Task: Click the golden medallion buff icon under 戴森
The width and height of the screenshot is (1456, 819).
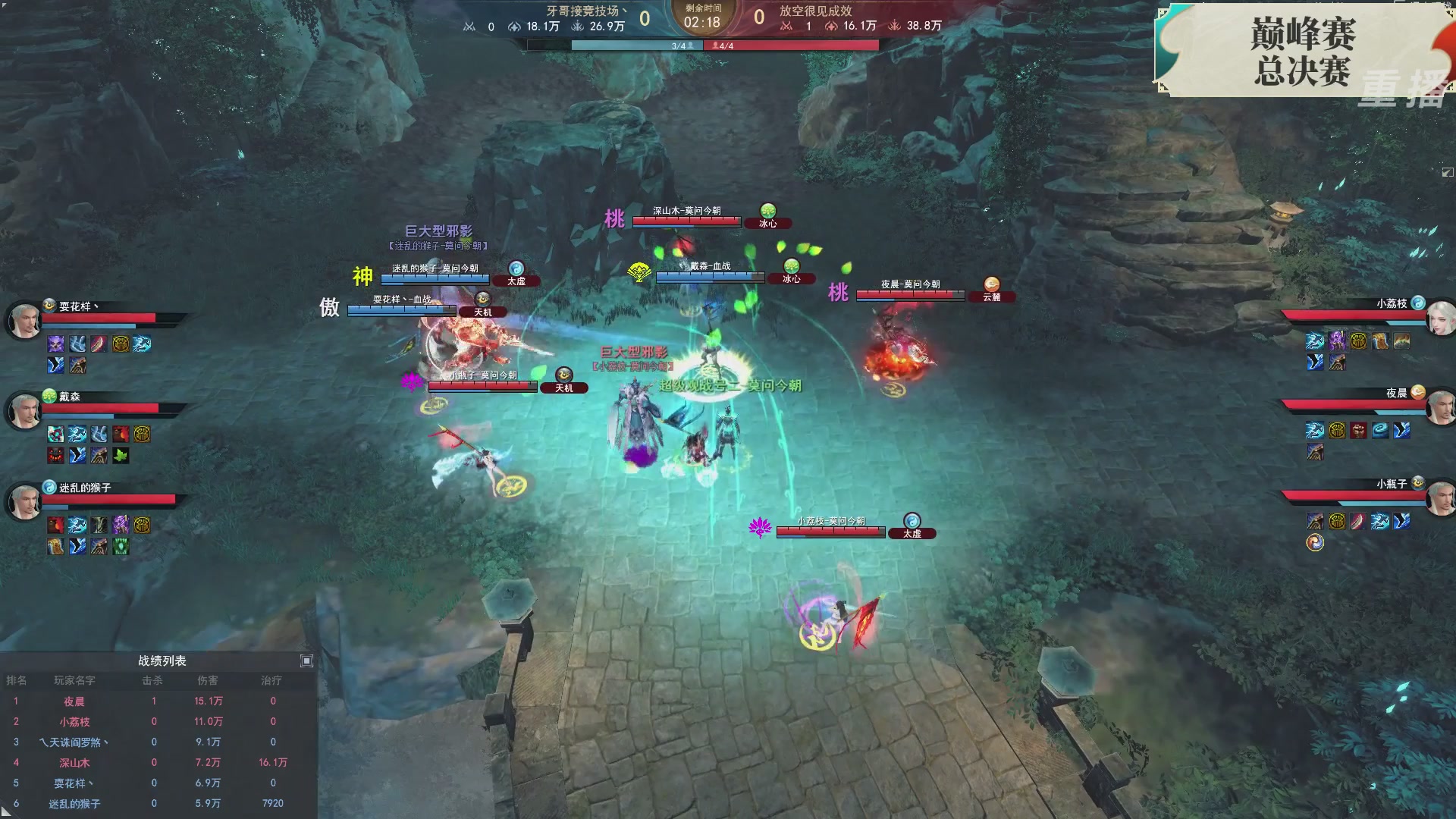Action: pos(142,434)
